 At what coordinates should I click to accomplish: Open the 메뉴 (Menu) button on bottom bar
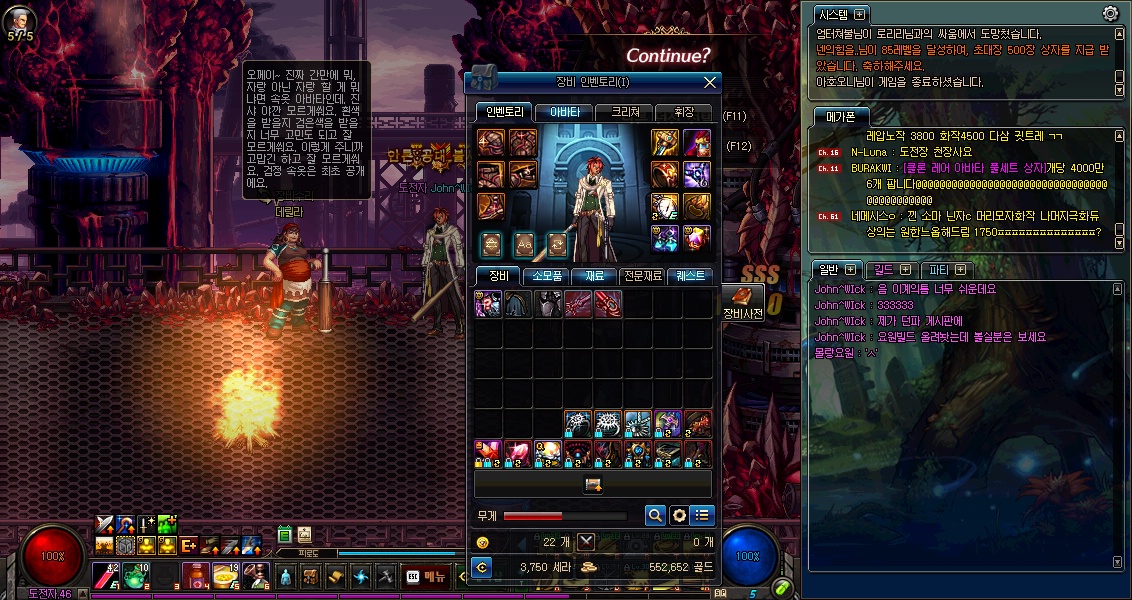[426, 577]
